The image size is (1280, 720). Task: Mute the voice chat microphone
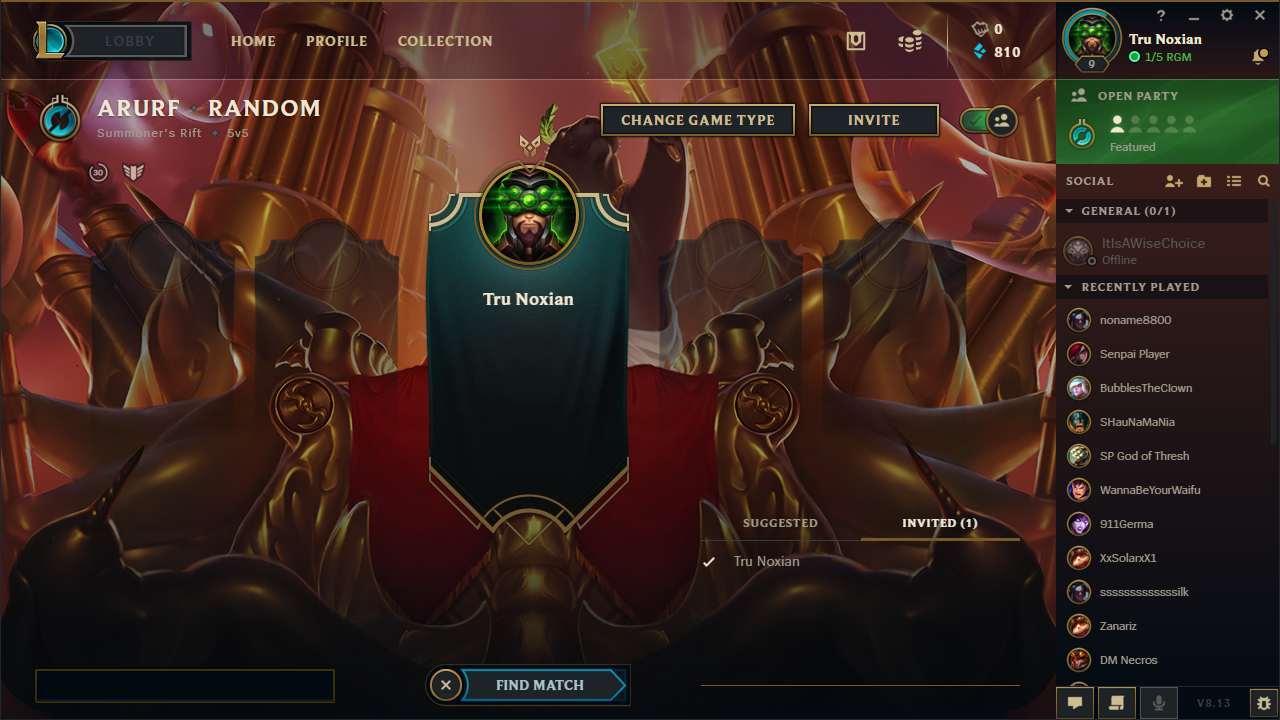point(1158,702)
